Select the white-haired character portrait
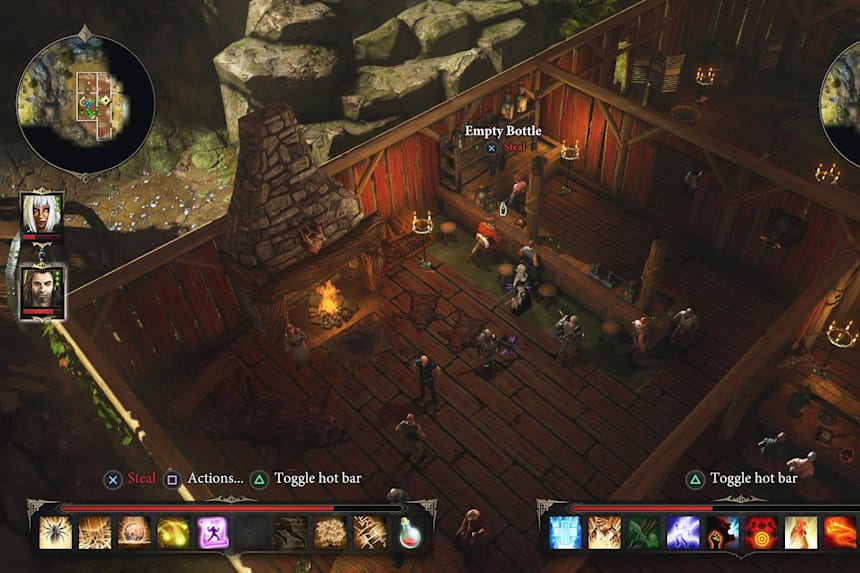The height and width of the screenshot is (573, 860). click(42, 215)
